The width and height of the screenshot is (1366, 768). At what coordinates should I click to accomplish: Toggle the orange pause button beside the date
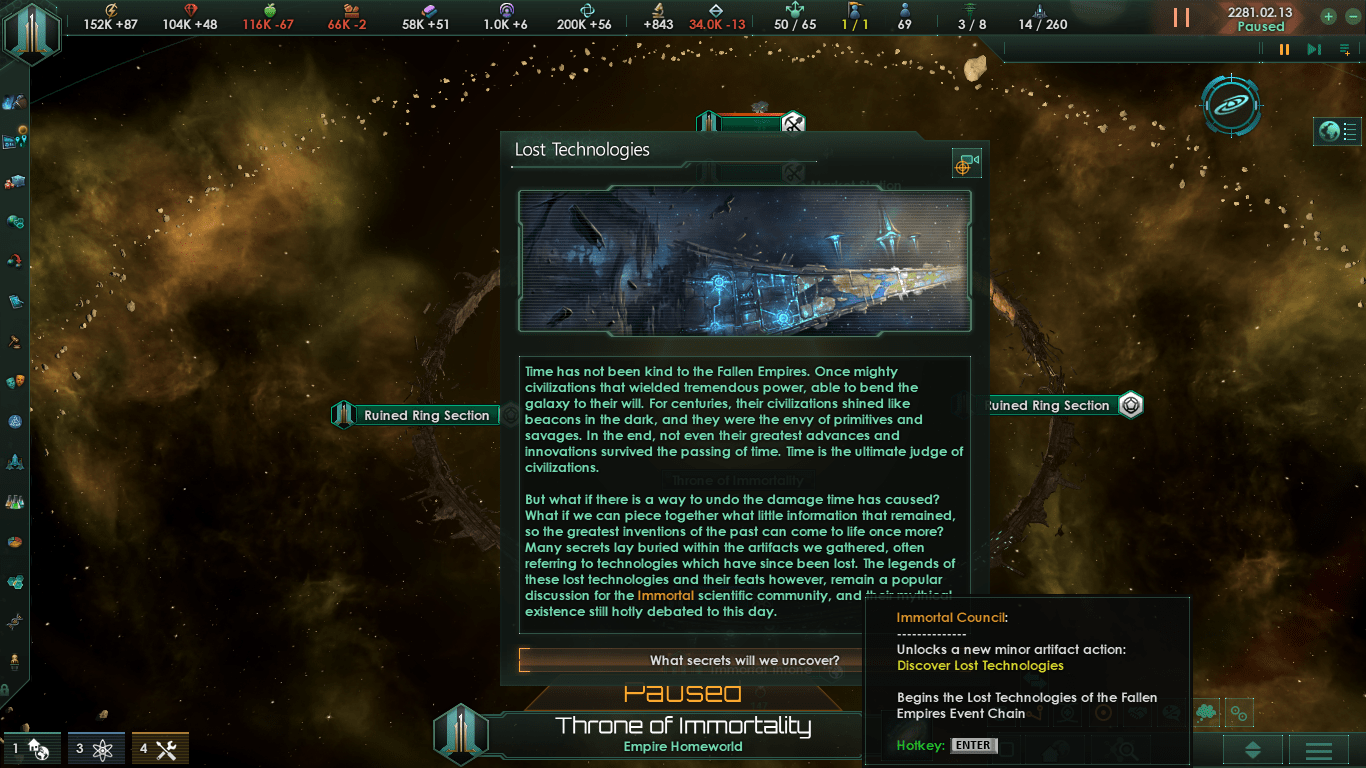point(1181,18)
